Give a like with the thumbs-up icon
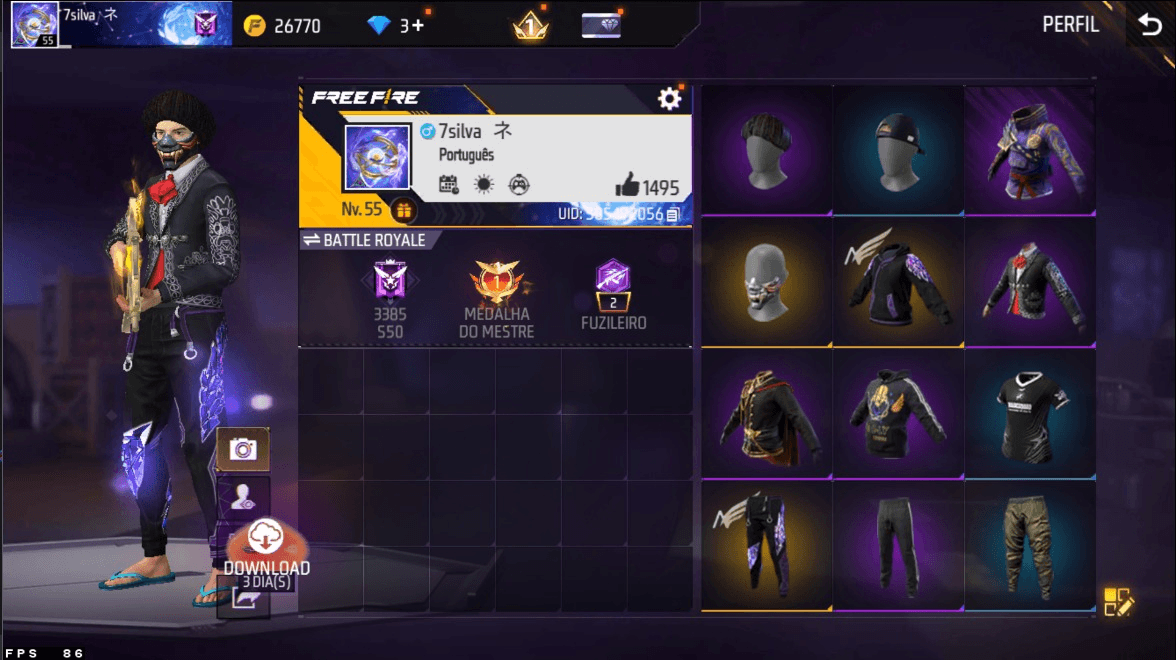Screen dimensions: 1176x660 pos(628,185)
